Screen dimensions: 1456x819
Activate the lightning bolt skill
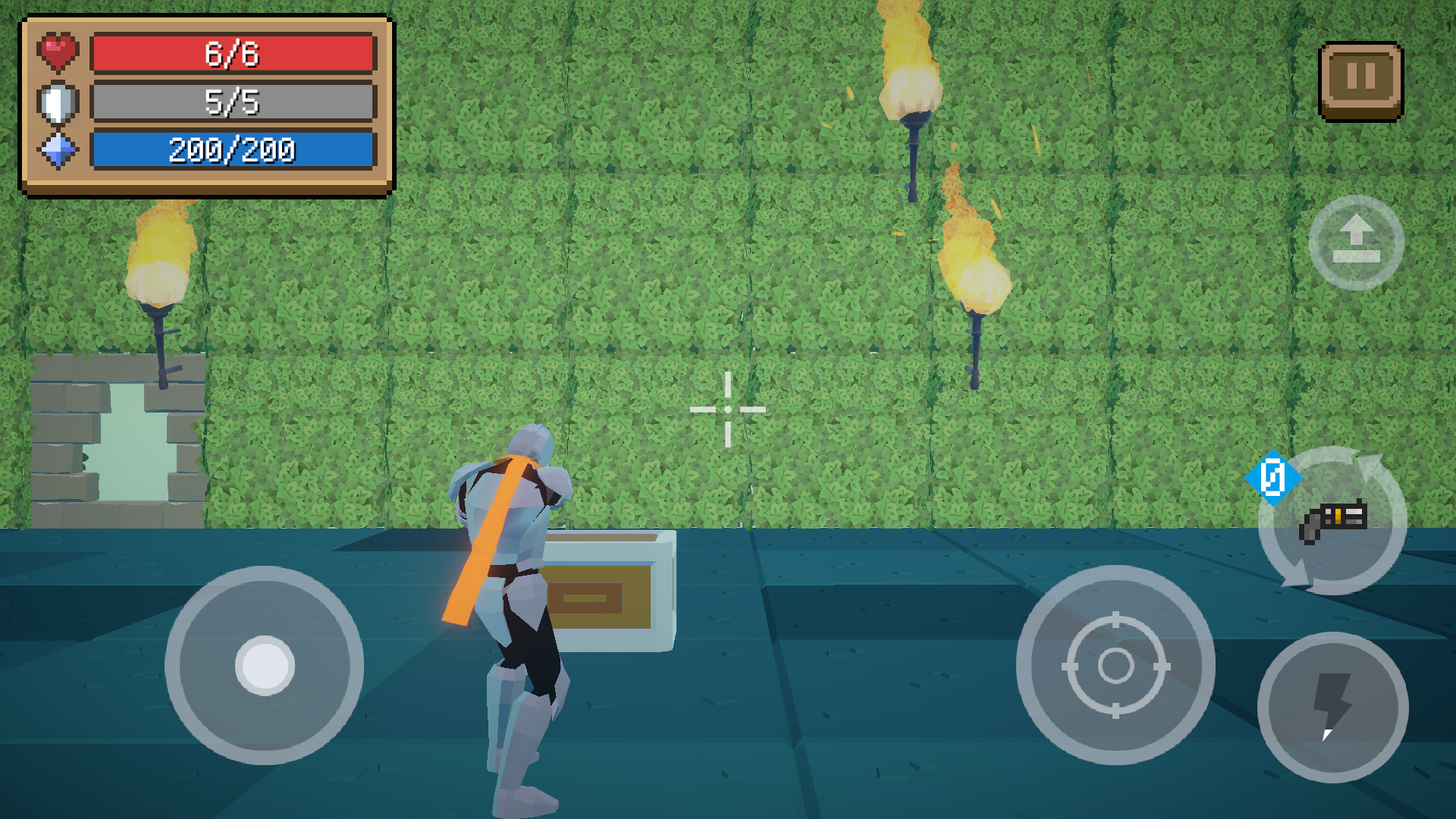point(1332,707)
